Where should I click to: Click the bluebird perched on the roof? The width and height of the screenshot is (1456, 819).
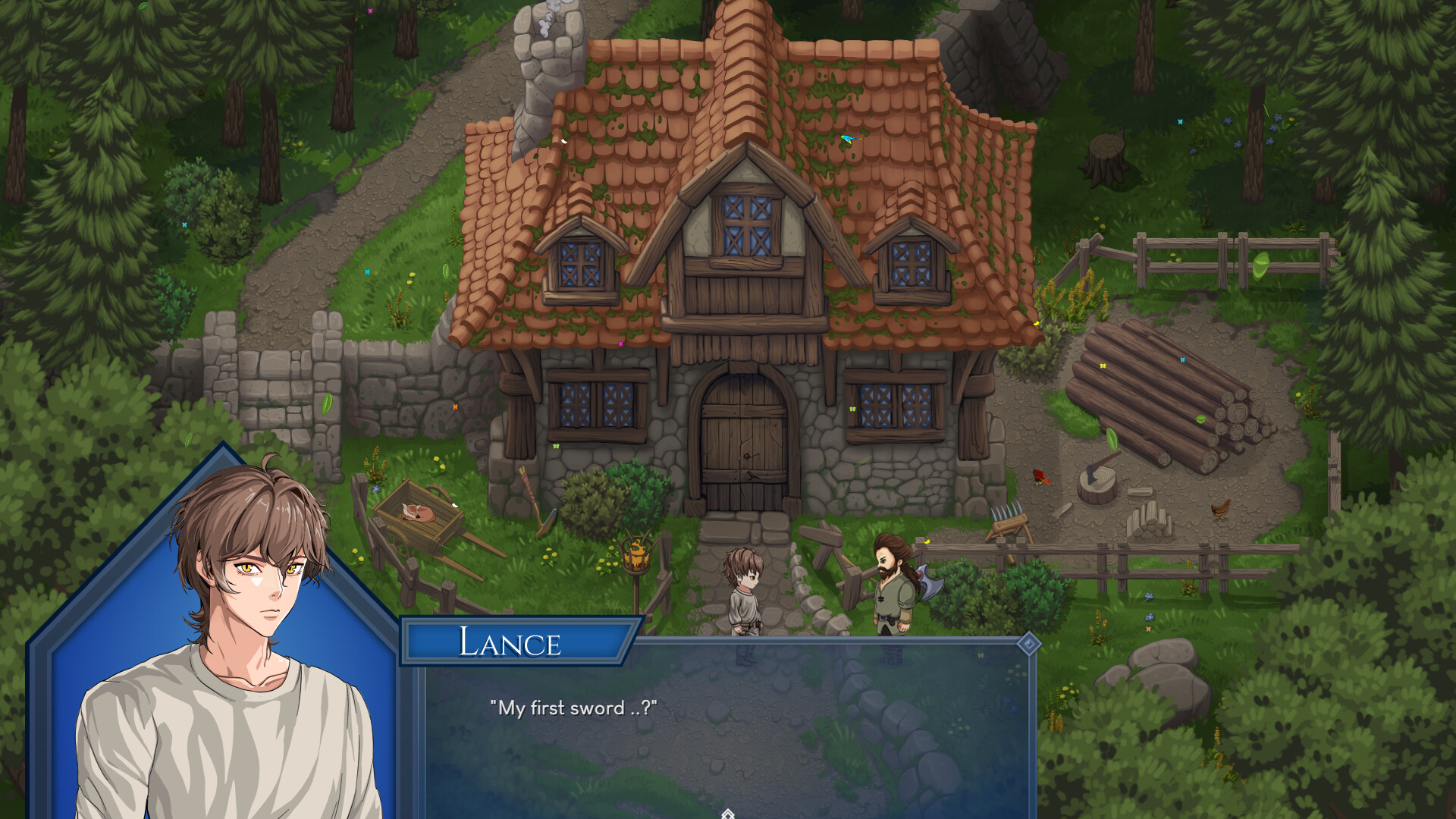(x=849, y=138)
